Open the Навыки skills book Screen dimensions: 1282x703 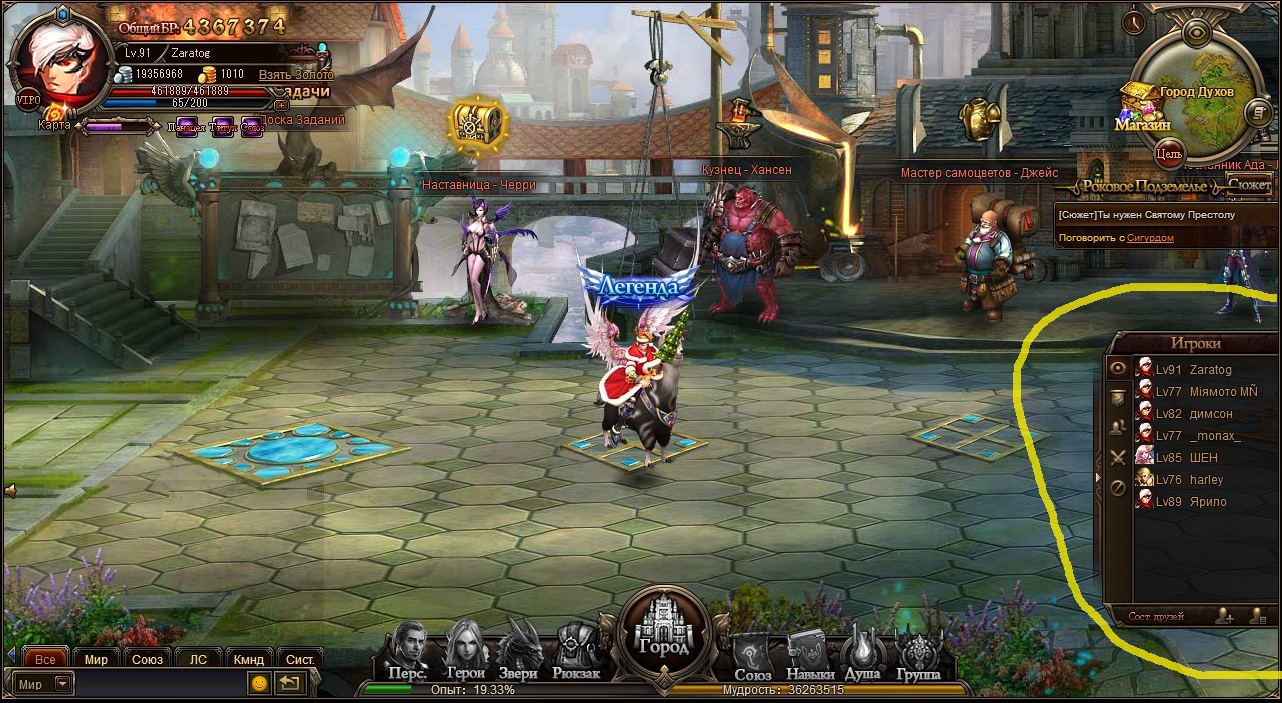click(810, 654)
